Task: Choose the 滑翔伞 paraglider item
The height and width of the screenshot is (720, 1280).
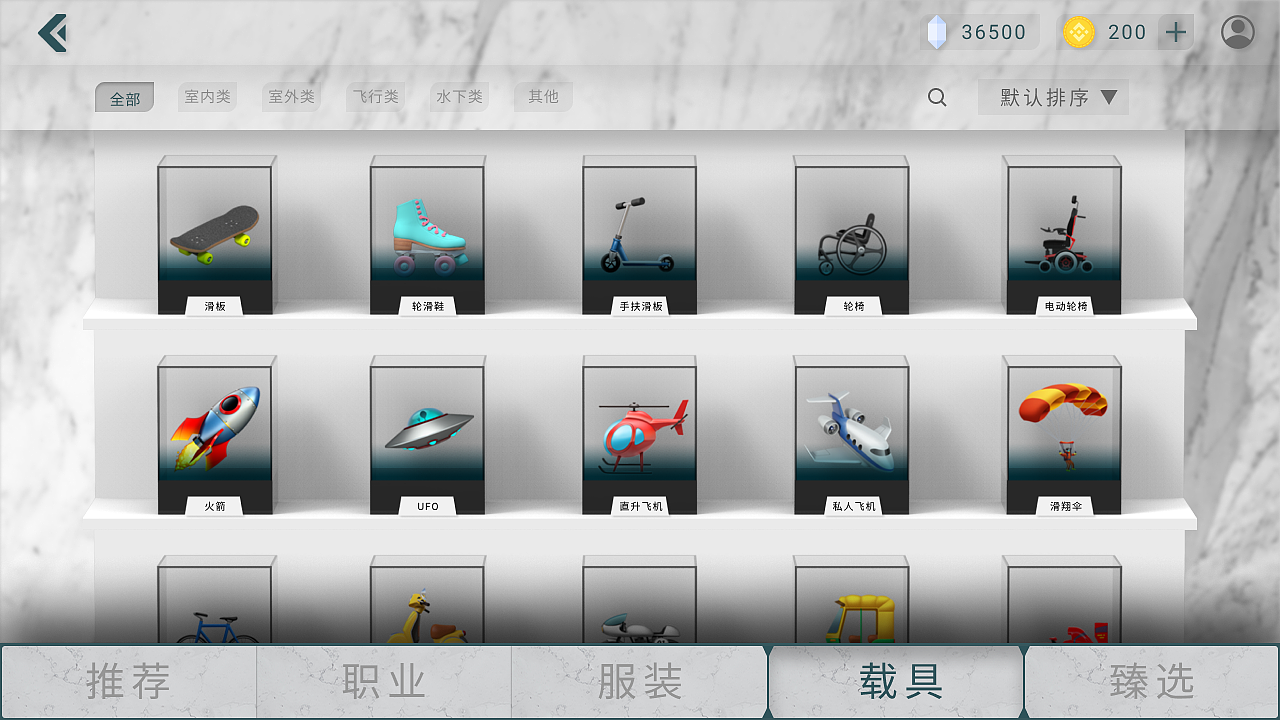Action: click(1063, 430)
